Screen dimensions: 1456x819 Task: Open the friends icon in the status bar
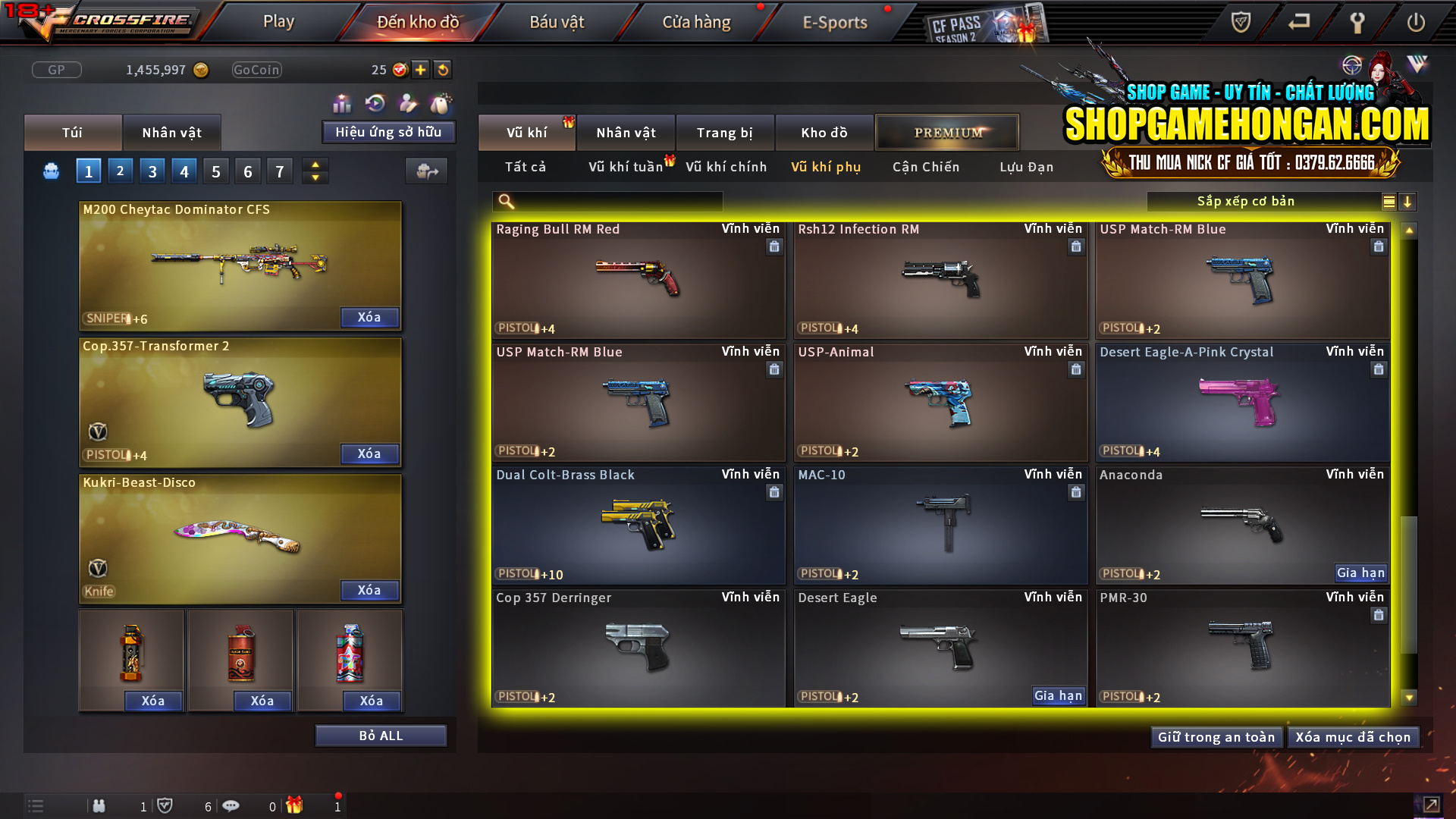(x=99, y=806)
